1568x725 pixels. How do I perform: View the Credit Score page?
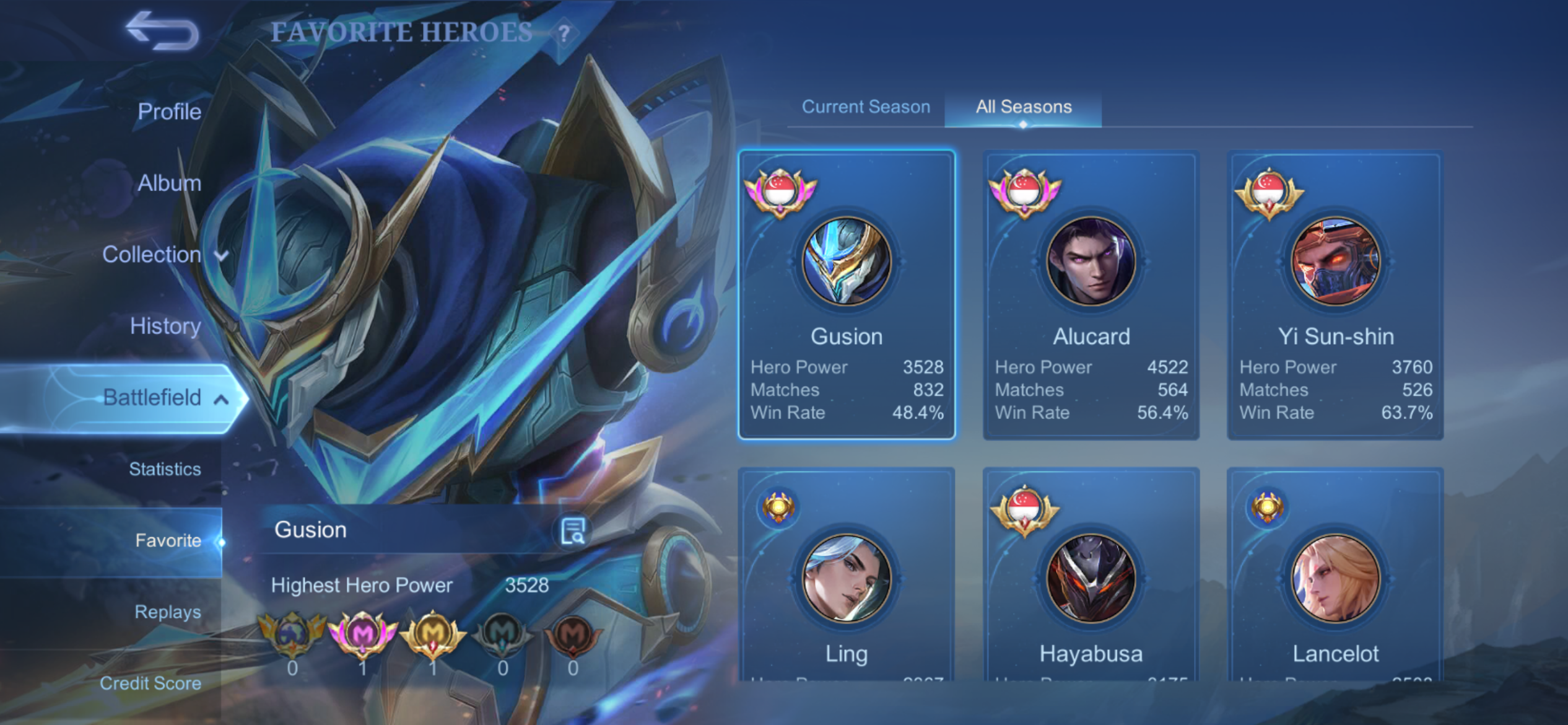coord(150,683)
